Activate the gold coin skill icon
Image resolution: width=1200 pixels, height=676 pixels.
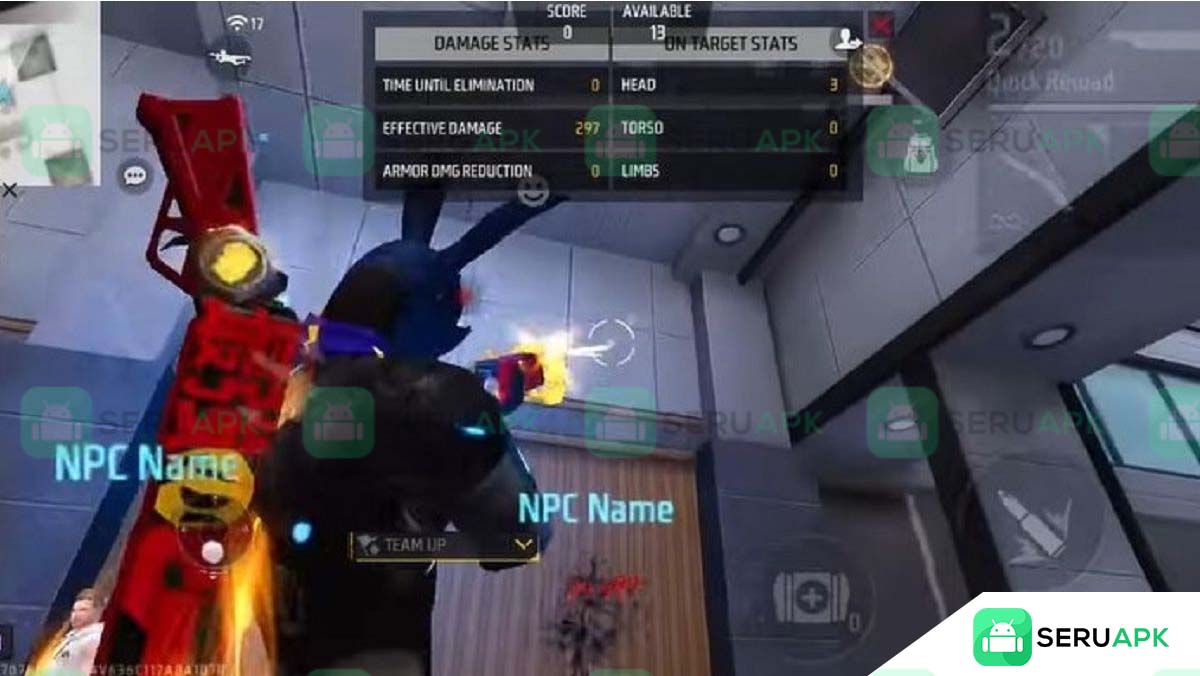tap(870, 66)
